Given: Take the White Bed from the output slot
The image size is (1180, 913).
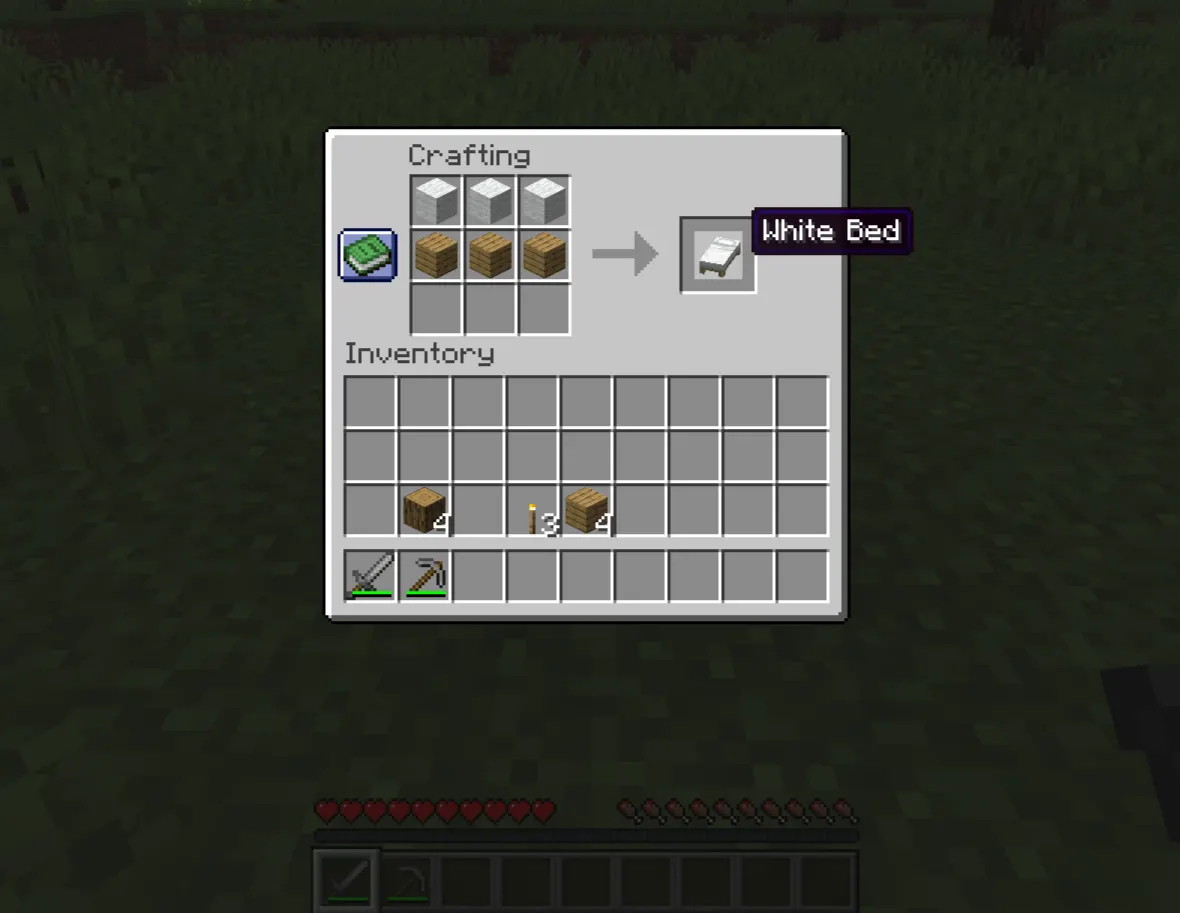Looking at the screenshot, I should pyautogui.click(x=718, y=255).
